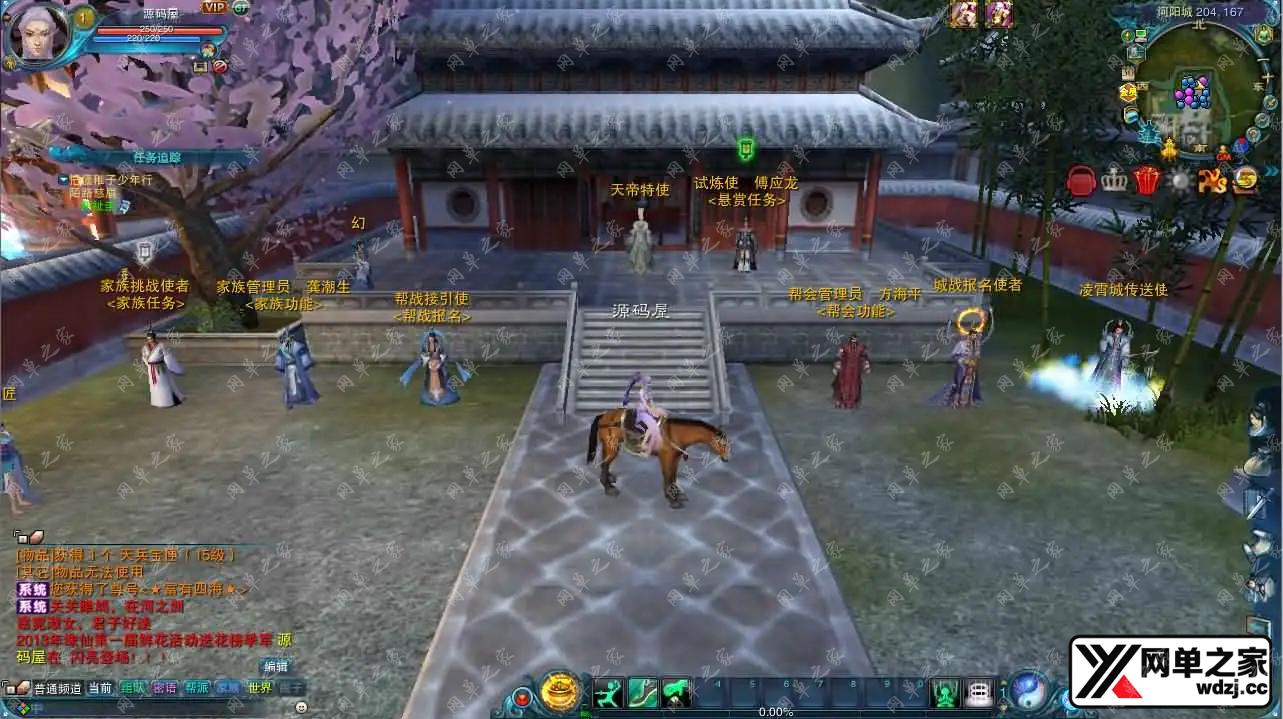
Task: Use the green meditation skill
Action: point(945,692)
